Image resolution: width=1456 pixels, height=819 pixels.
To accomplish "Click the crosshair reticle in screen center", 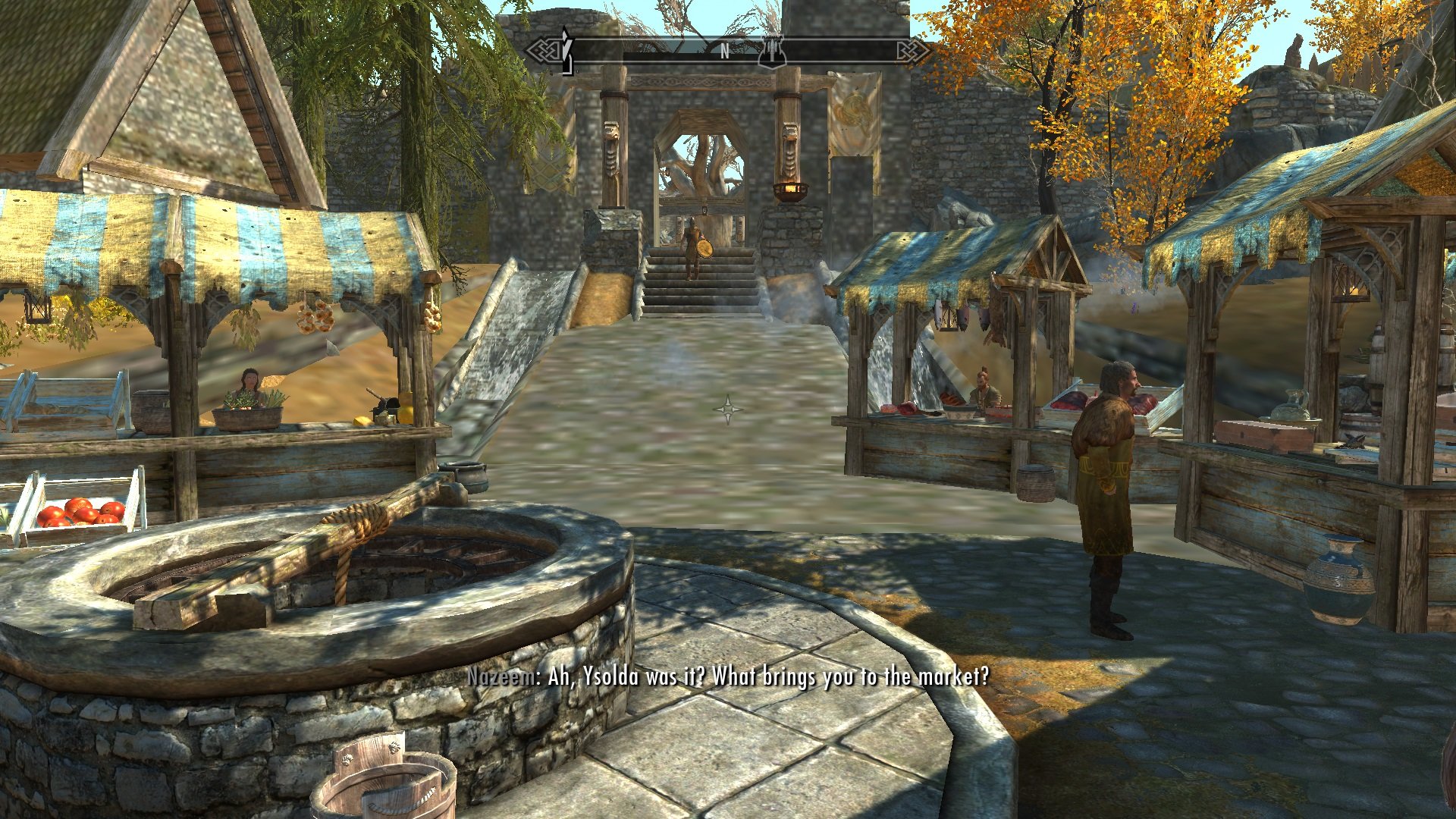I will click(728, 410).
